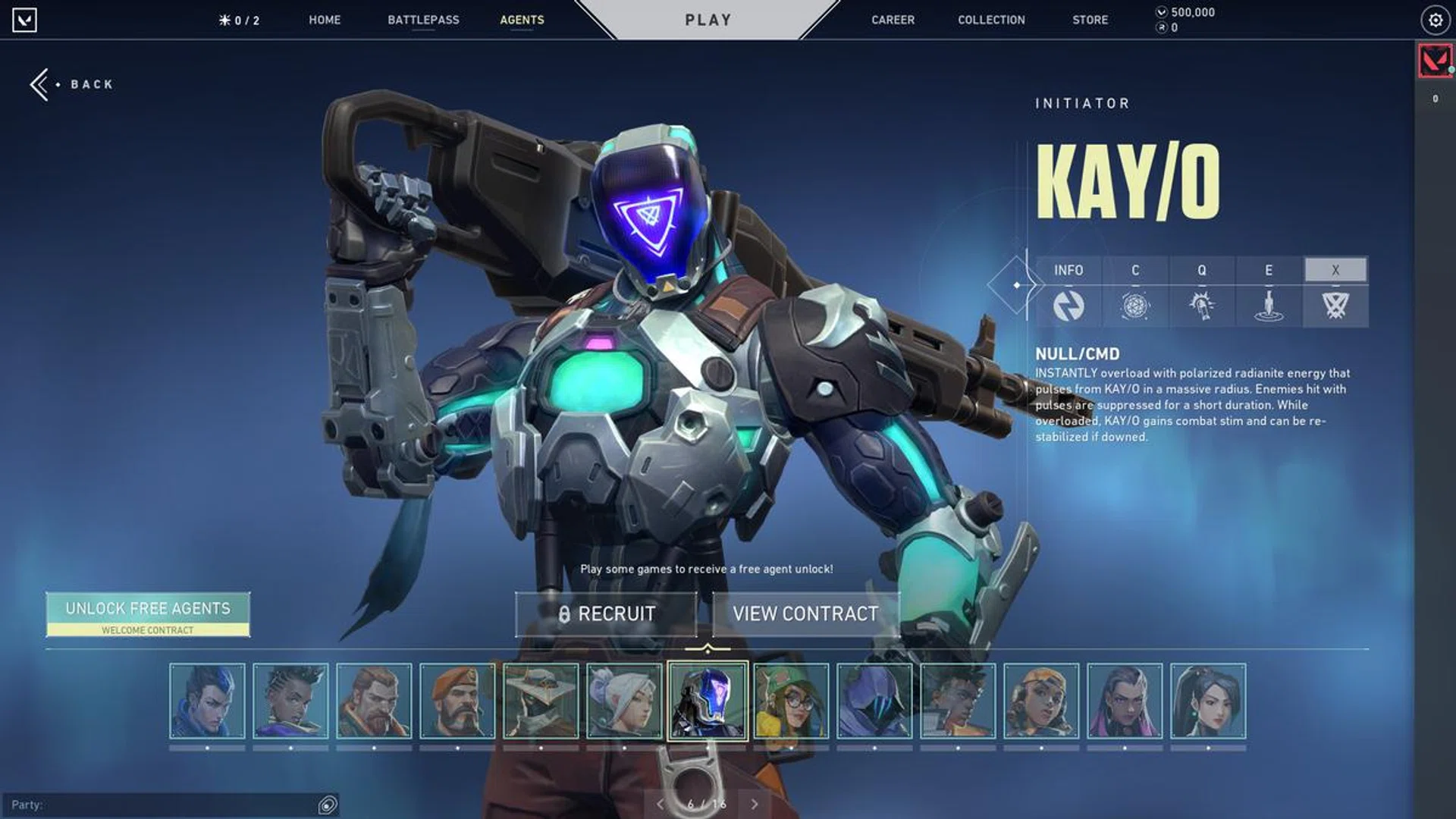Choose the Jett agent portrait
The height and width of the screenshot is (819, 1456).
(624, 701)
